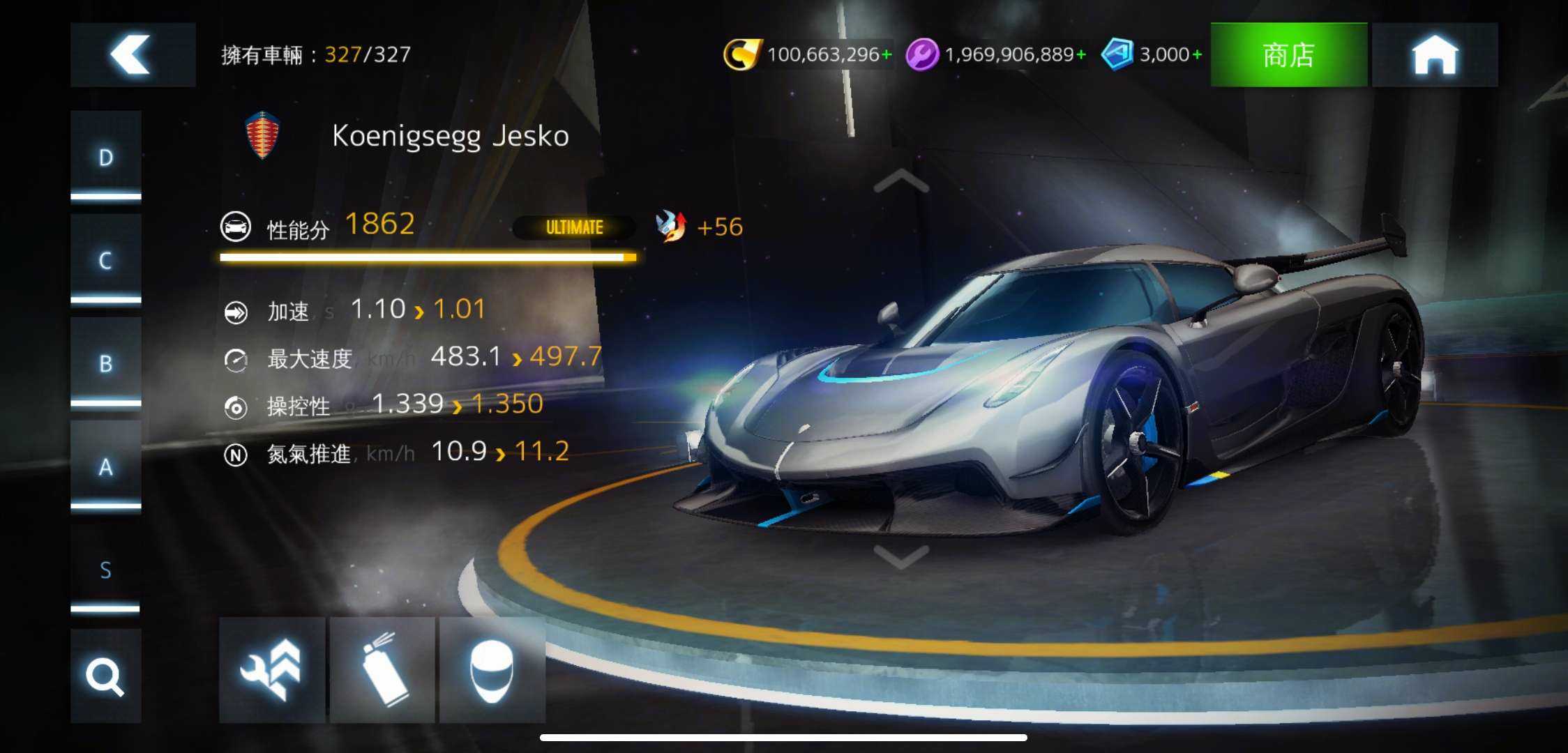Add more purple wrench tokens
Image resolution: width=1568 pixels, height=753 pixels.
(1080, 54)
